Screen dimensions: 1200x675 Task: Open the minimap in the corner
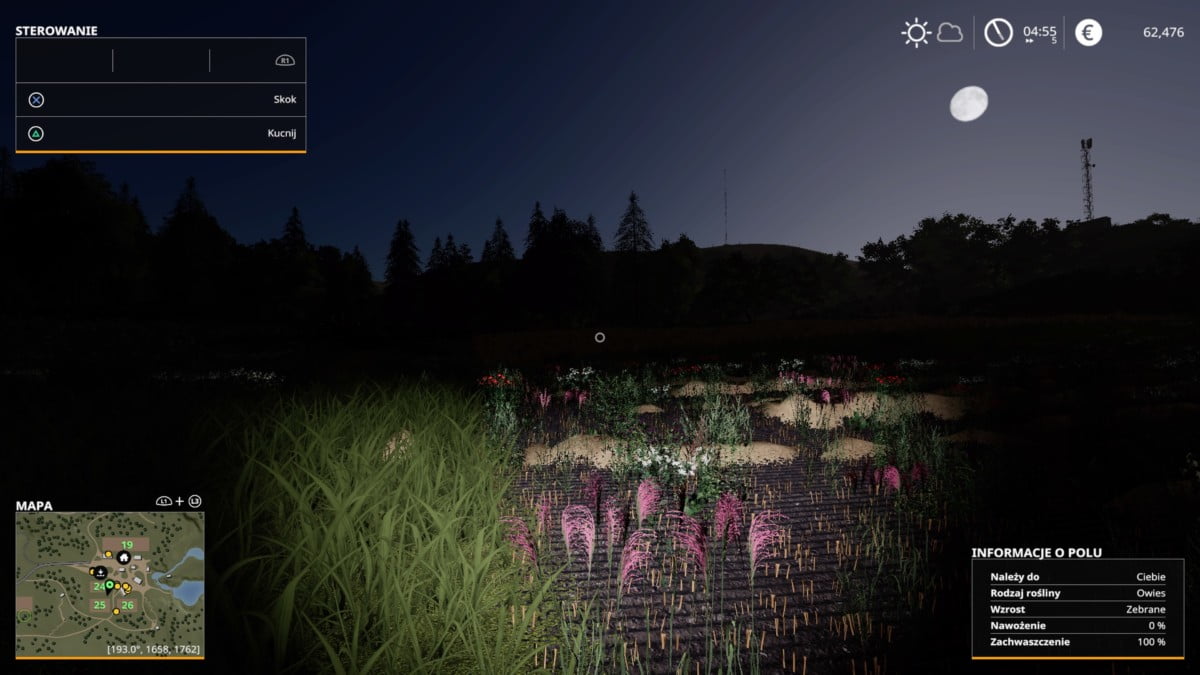tap(110, 584)
